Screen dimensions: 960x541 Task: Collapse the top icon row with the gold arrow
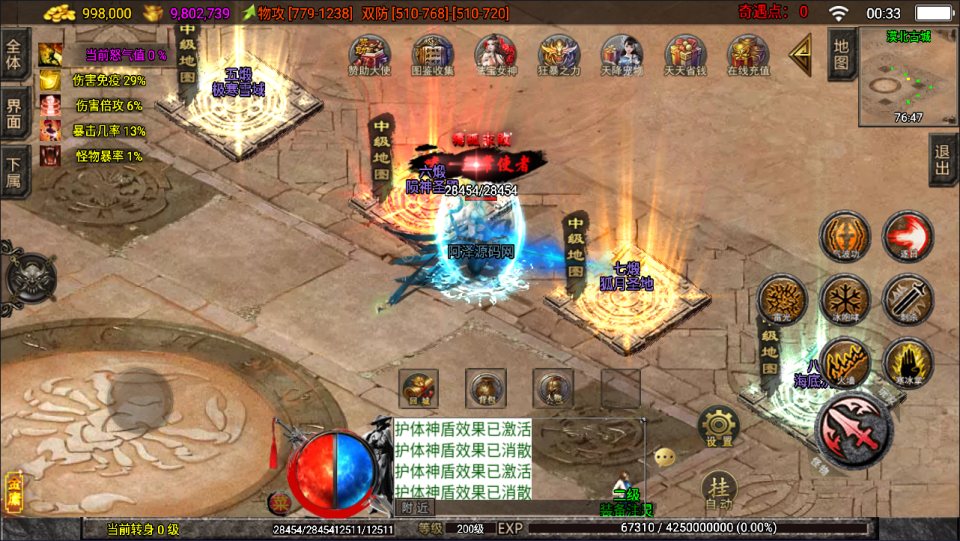pos(801,56)
